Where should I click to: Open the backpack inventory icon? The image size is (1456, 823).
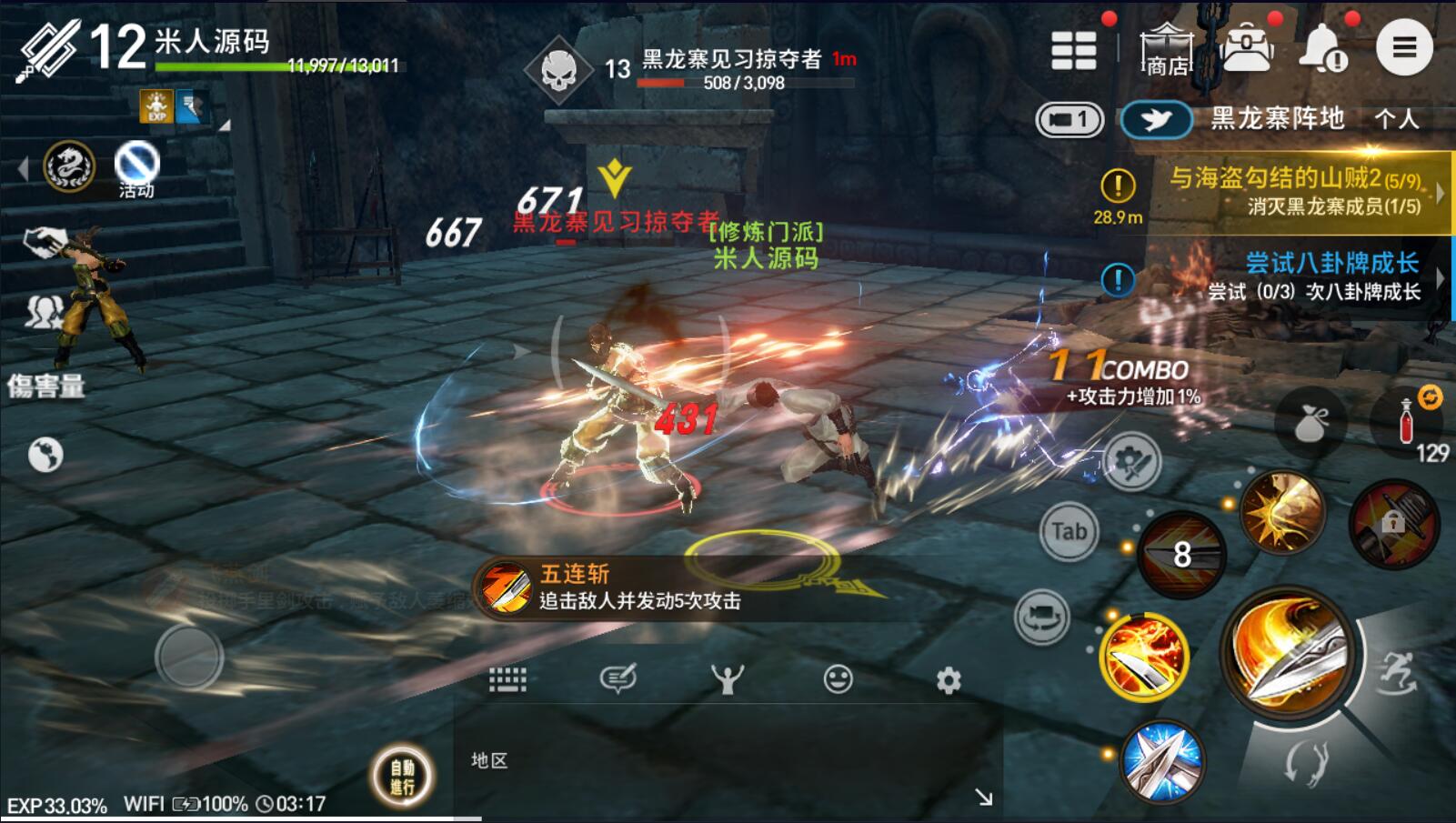pyautogui.click(x=1247, y=49)
